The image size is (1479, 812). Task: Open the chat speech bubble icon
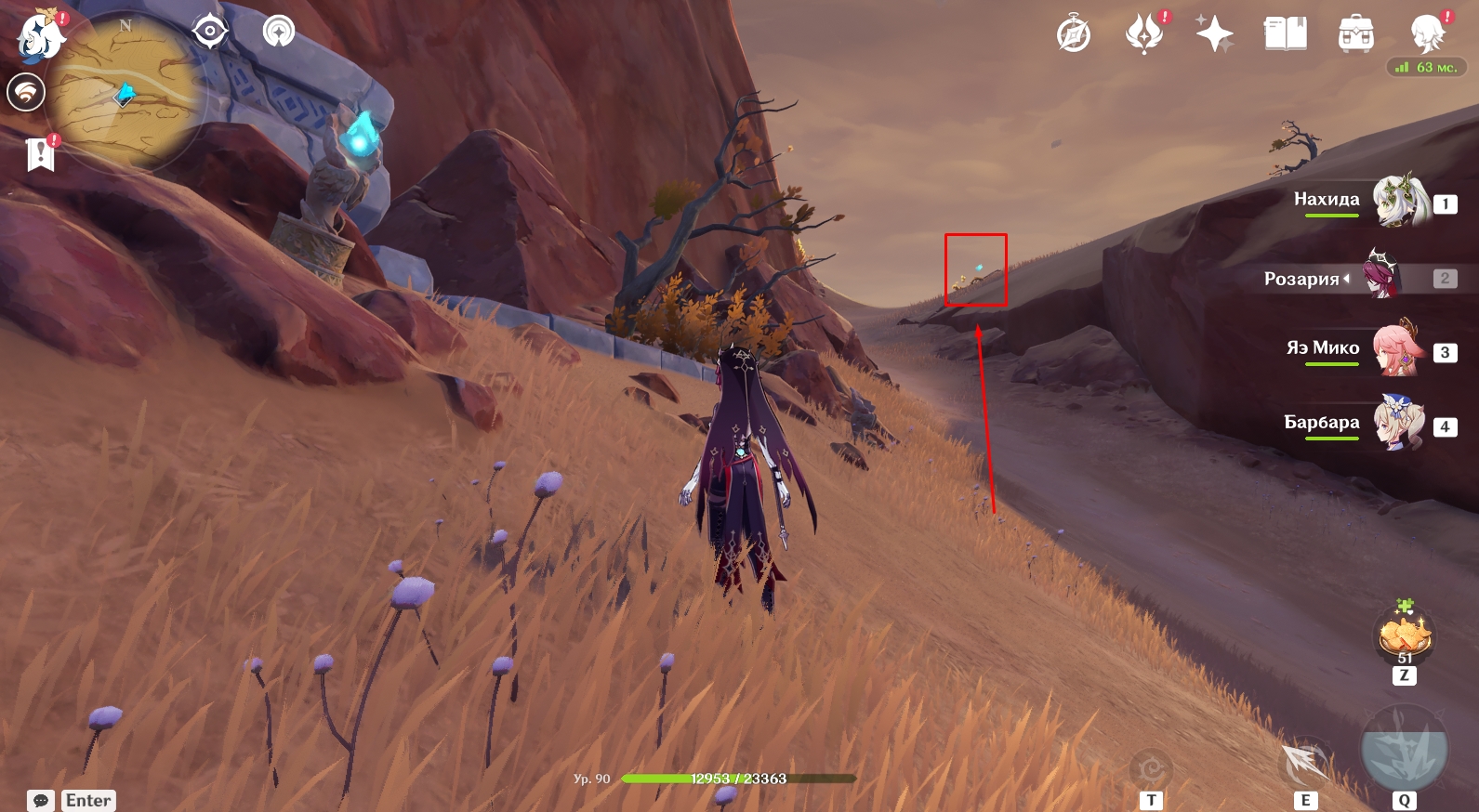41,800
